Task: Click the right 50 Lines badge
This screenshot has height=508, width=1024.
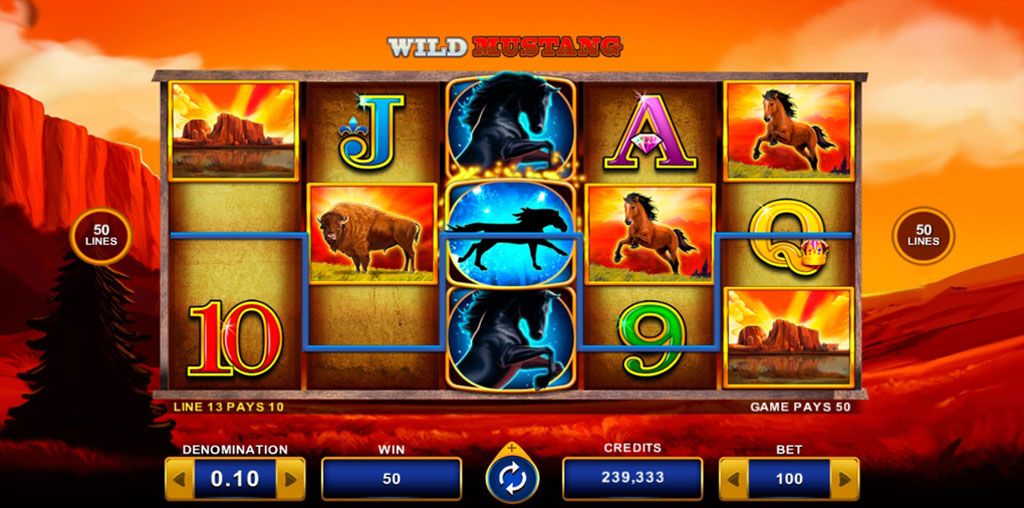Action: [x=923, y=236]
